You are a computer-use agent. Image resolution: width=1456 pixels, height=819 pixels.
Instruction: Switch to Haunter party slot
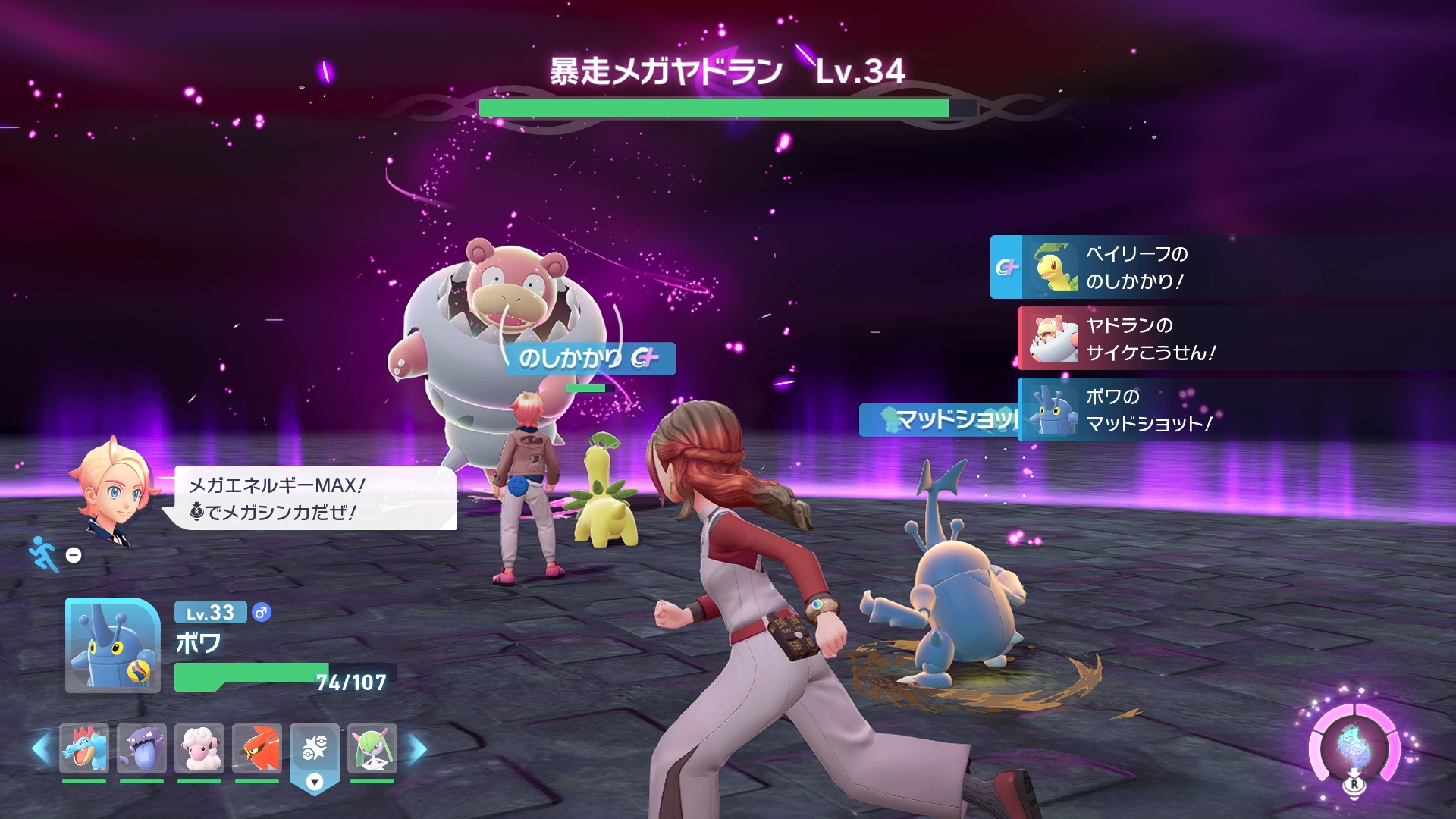(x=142, y=748)
